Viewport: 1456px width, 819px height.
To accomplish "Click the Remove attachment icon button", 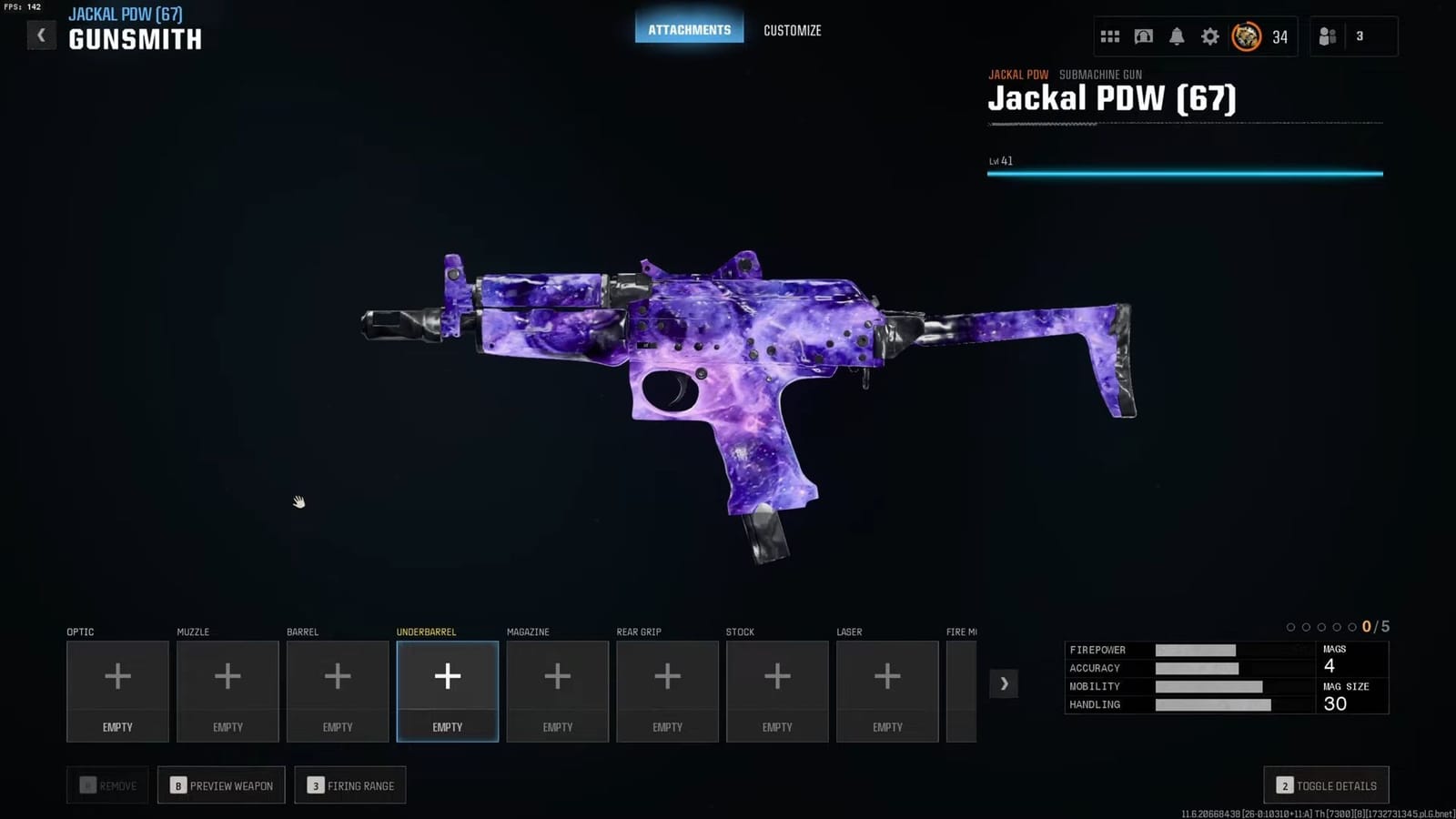I will pos(107,784).
